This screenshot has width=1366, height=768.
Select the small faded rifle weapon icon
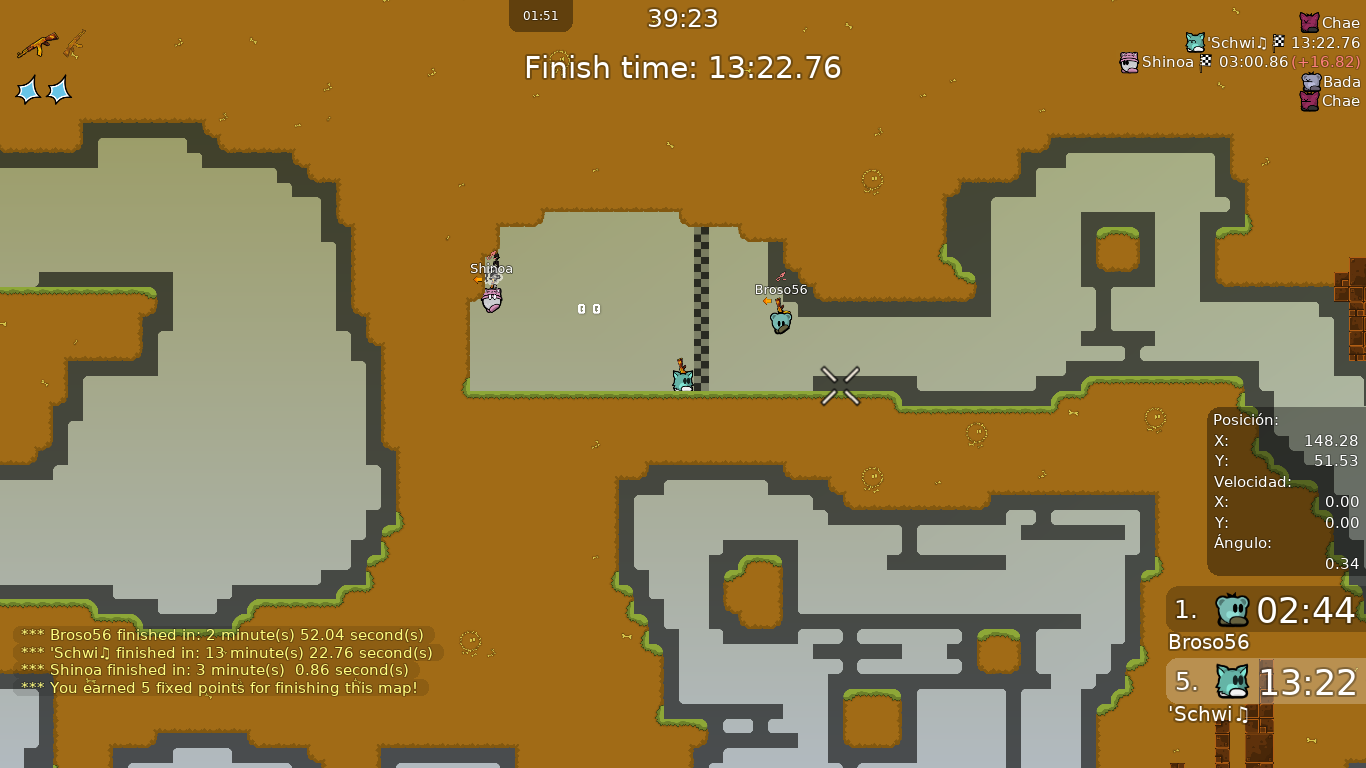(75, 43)
